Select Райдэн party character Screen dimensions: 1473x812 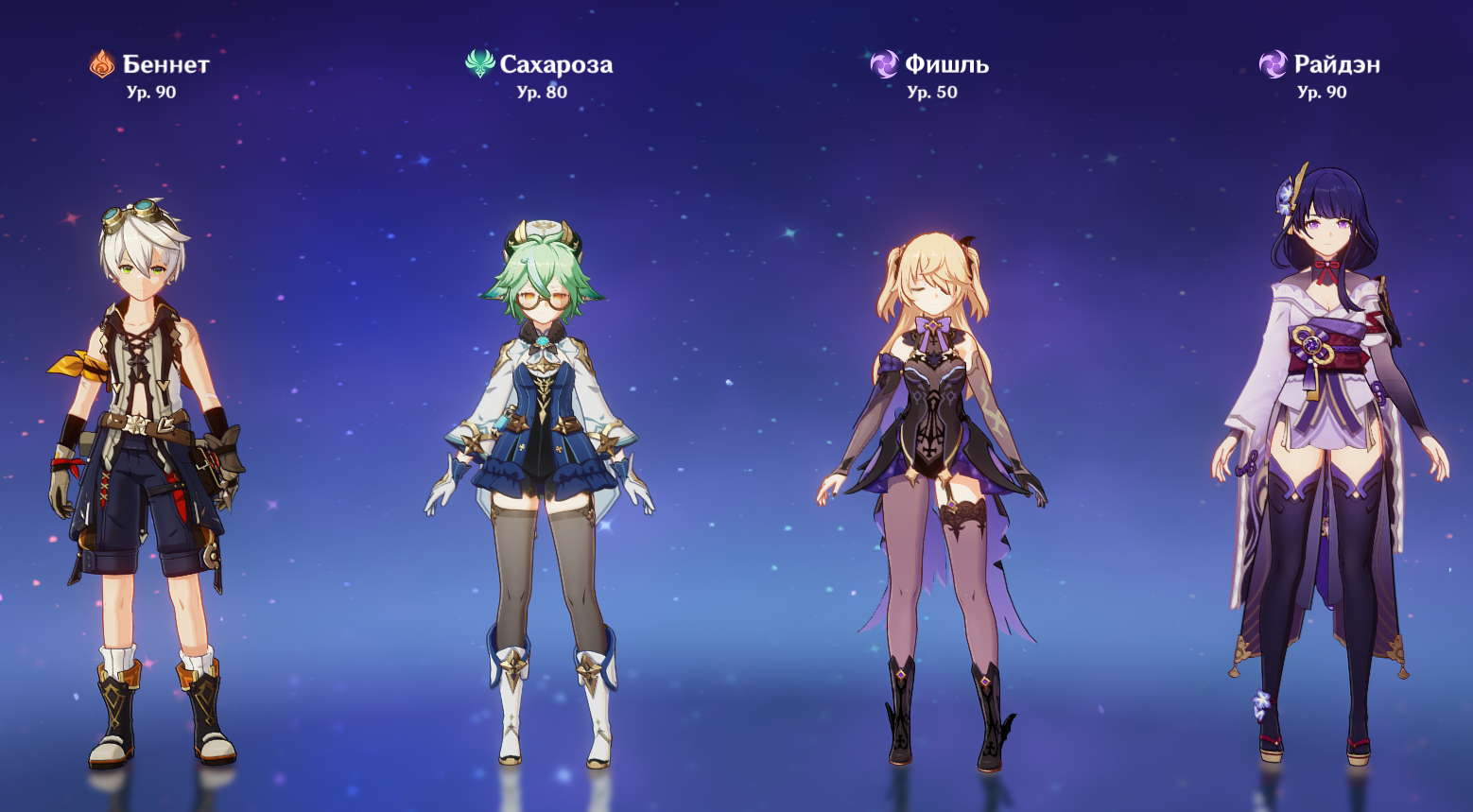(1324, 454)
